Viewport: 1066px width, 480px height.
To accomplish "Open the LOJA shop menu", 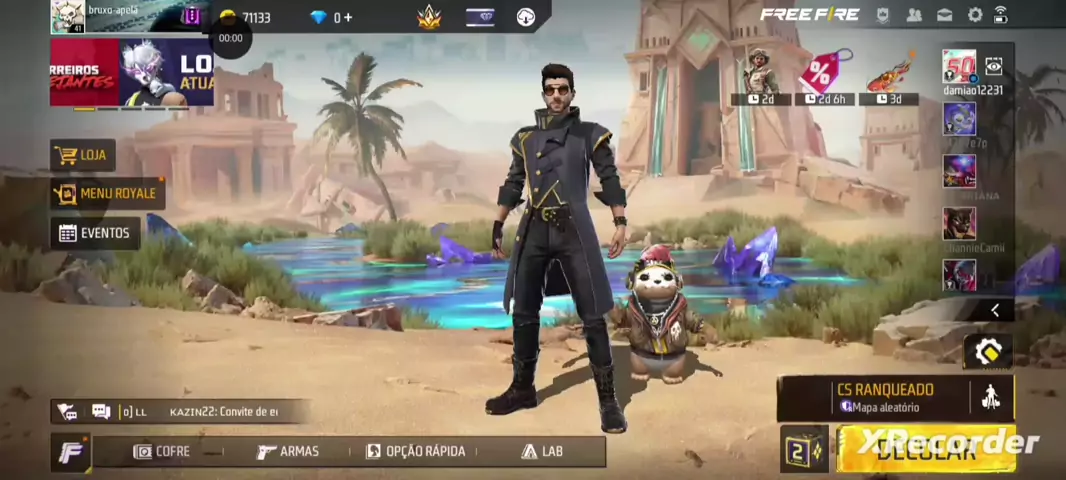I will pyautogui.click(x=83, y=156).
